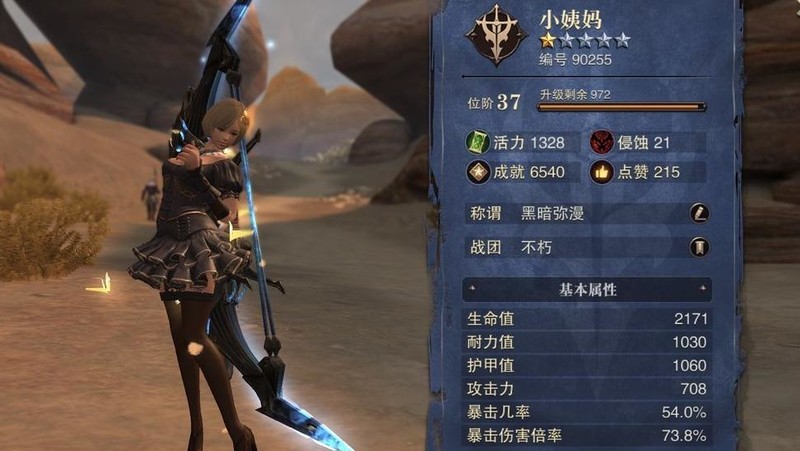Open the 战团 banner button
The width and height of the screenshot is (800, 451).
[x=699, y=247]
